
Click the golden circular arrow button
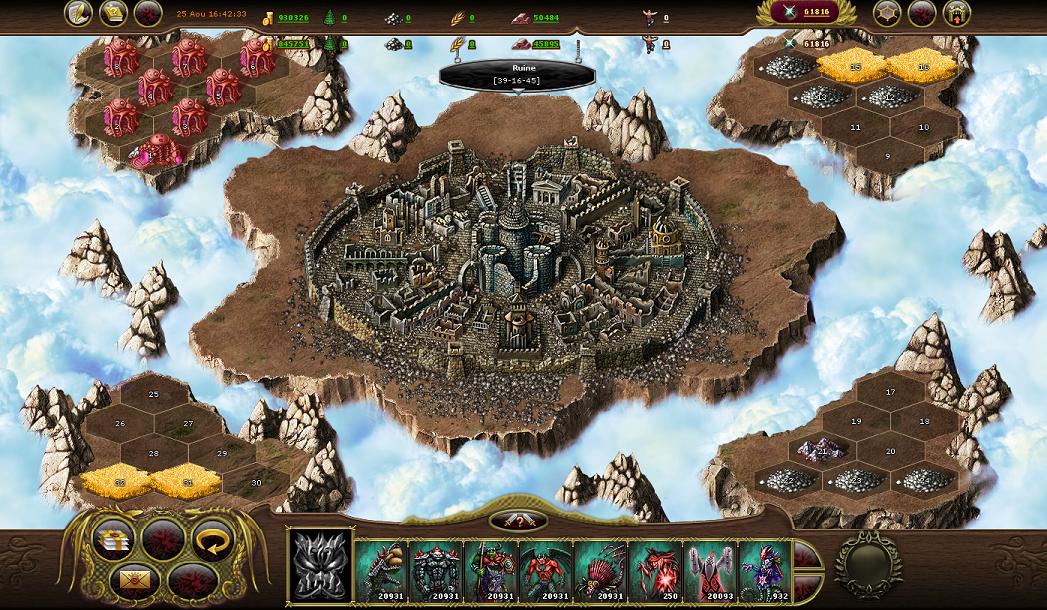[211, 538]
